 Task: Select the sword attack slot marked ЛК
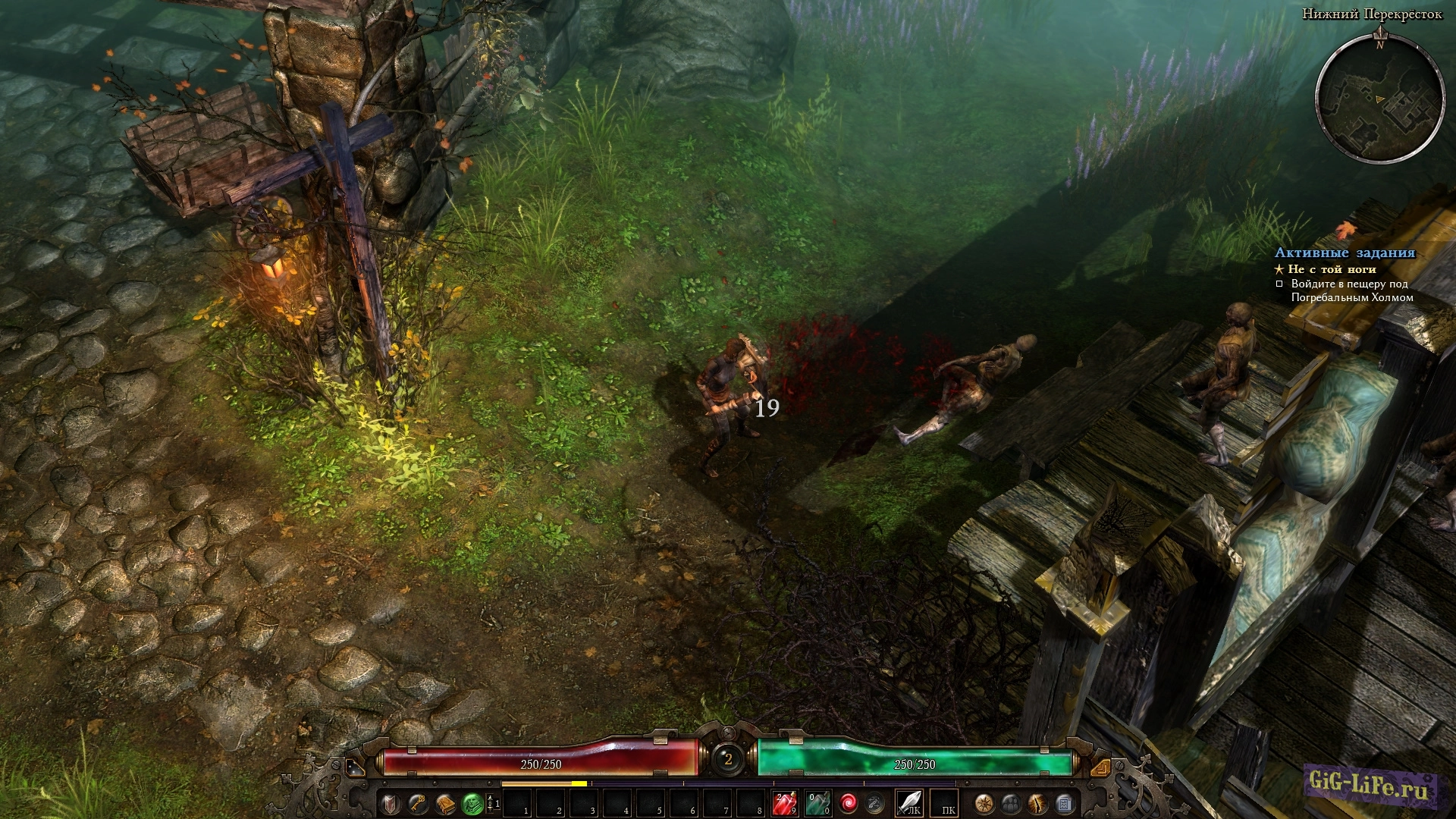pyautogui.click(x=909, y=802)
